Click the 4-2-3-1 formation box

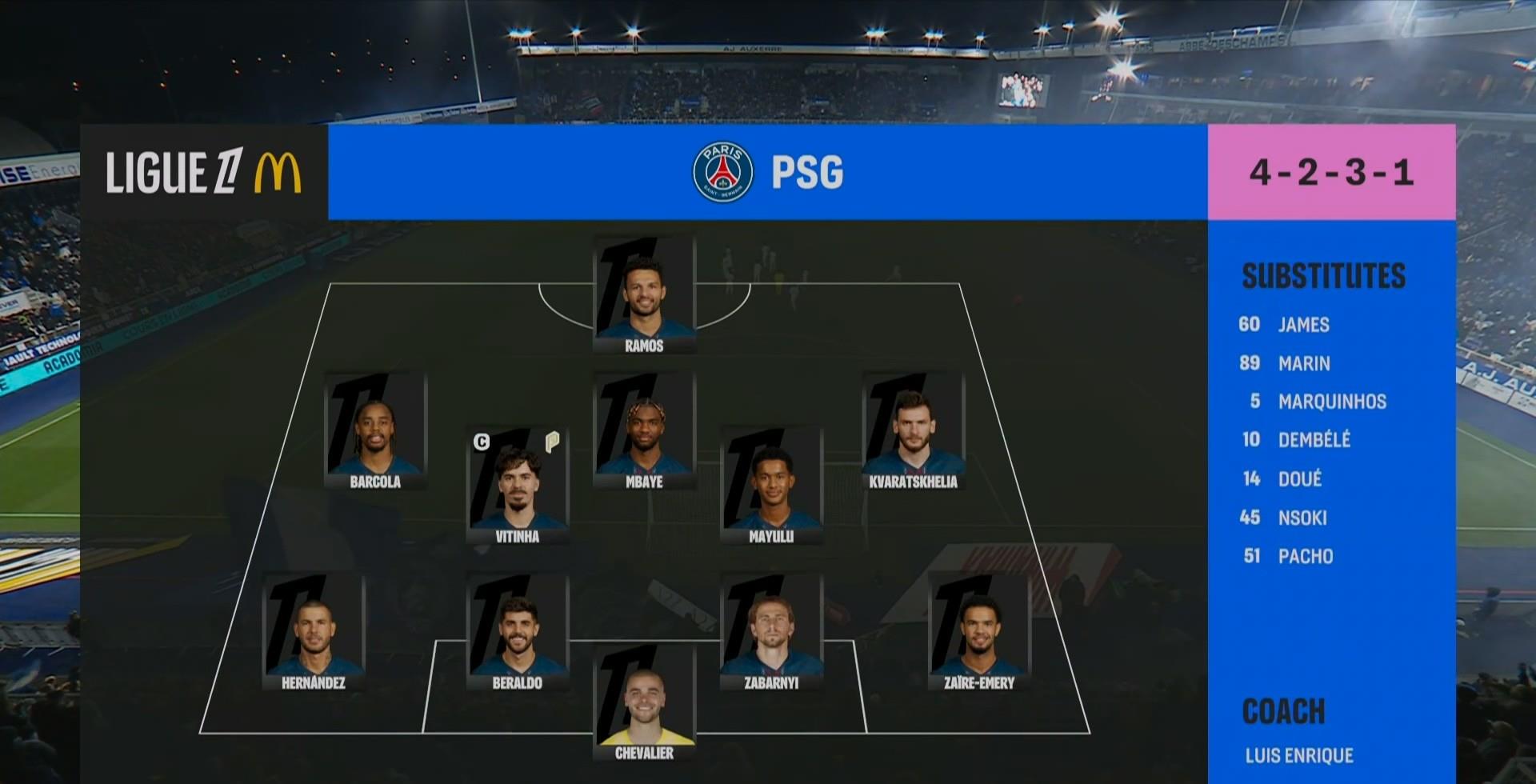(1331, 172)
